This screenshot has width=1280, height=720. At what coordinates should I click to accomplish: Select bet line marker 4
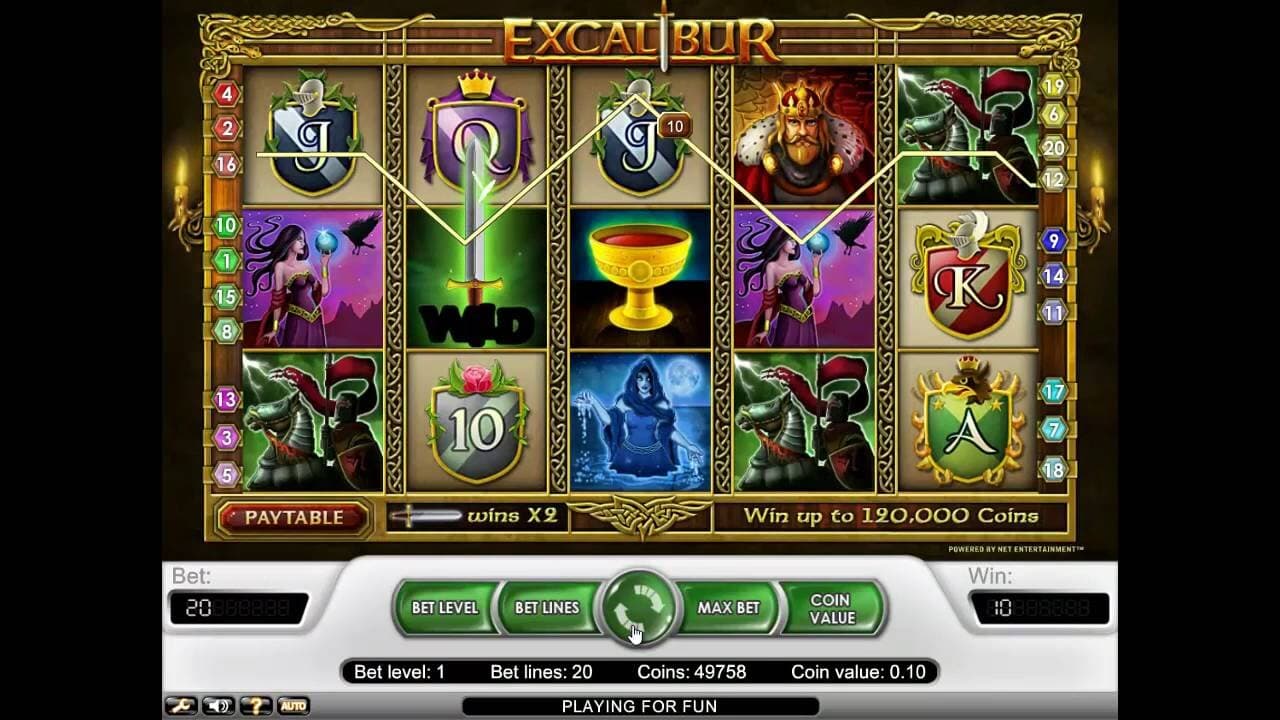tap(227, 94)
